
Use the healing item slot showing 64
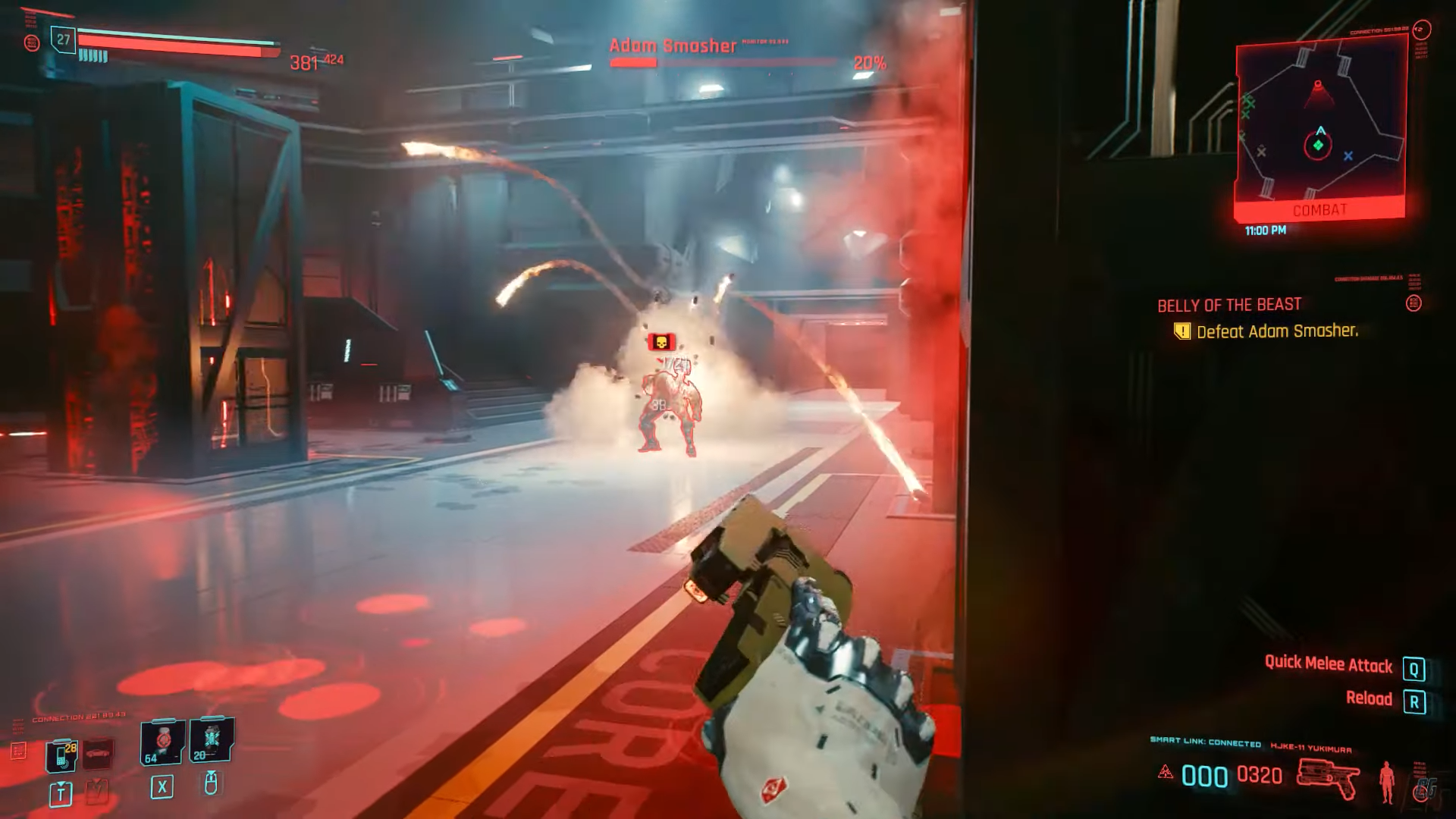[x=162, y=741]
